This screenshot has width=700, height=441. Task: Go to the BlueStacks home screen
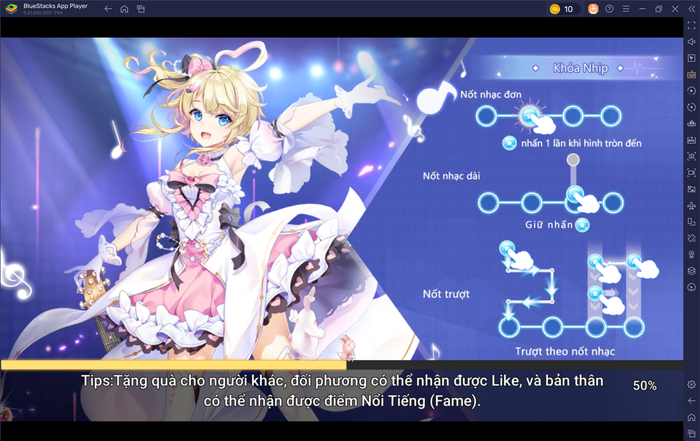(x=124, y=9)
